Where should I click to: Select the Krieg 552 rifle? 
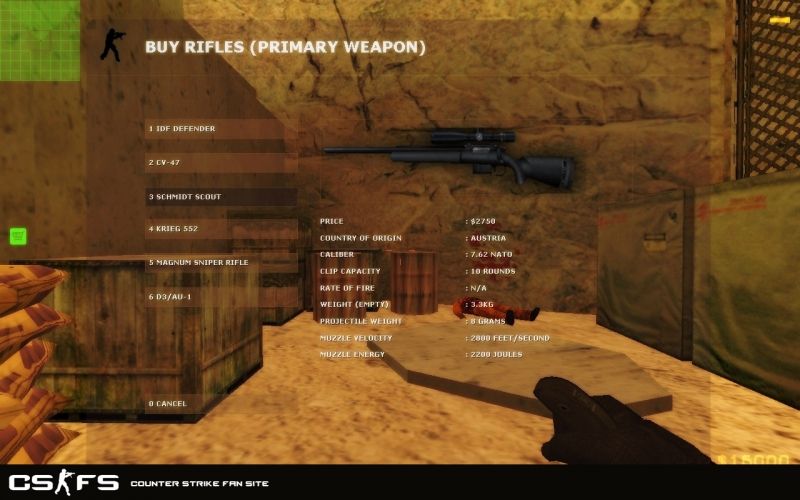coord(220,229)
